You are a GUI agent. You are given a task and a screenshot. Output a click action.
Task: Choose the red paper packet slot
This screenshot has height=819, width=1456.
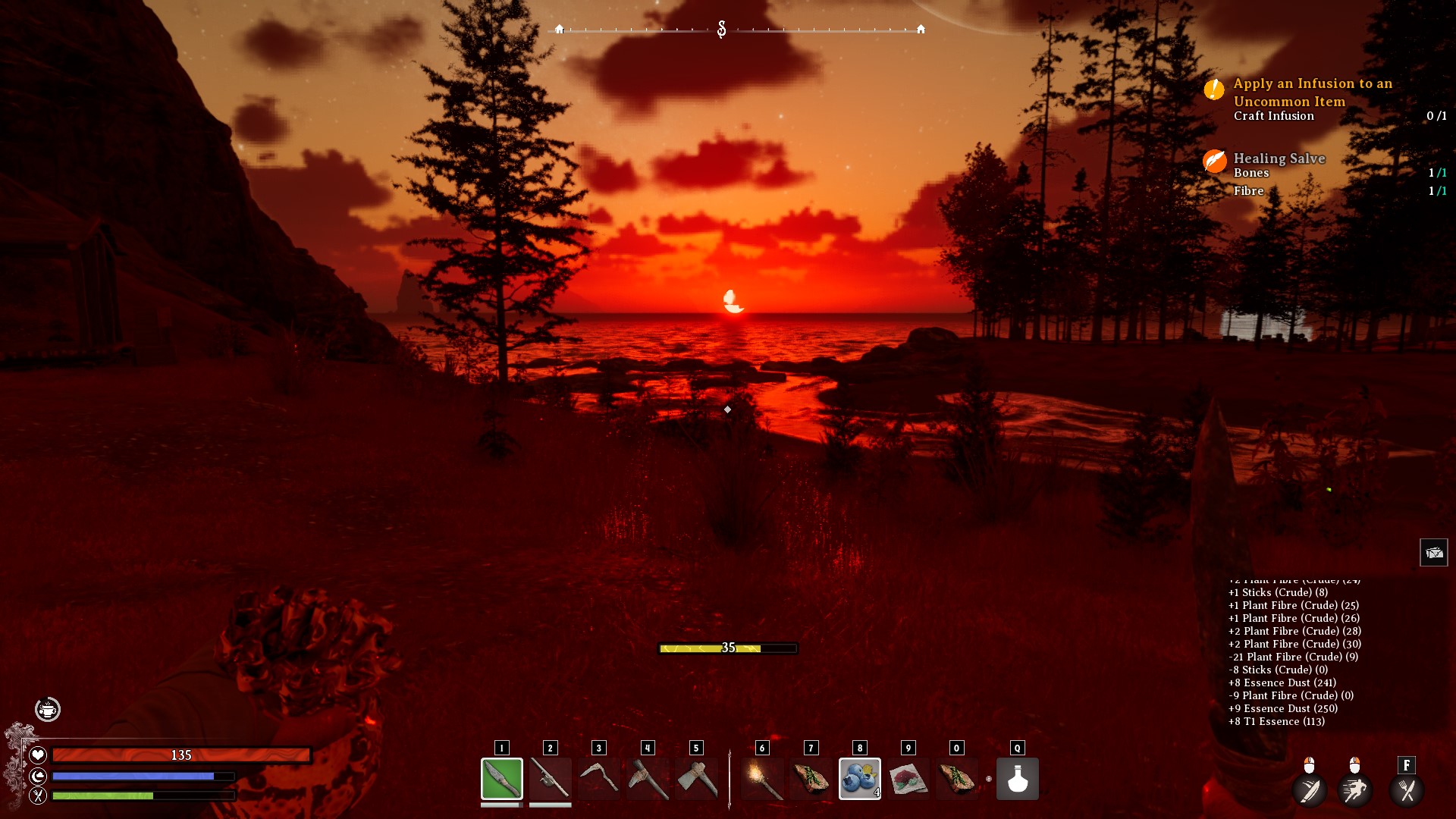[x=908, y=779]
